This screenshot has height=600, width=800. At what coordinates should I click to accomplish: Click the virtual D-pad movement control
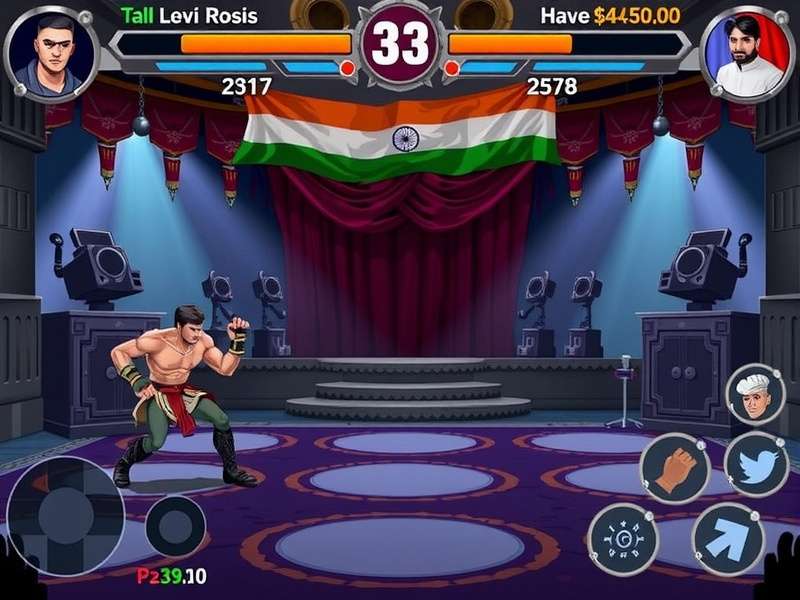point(65,515)
